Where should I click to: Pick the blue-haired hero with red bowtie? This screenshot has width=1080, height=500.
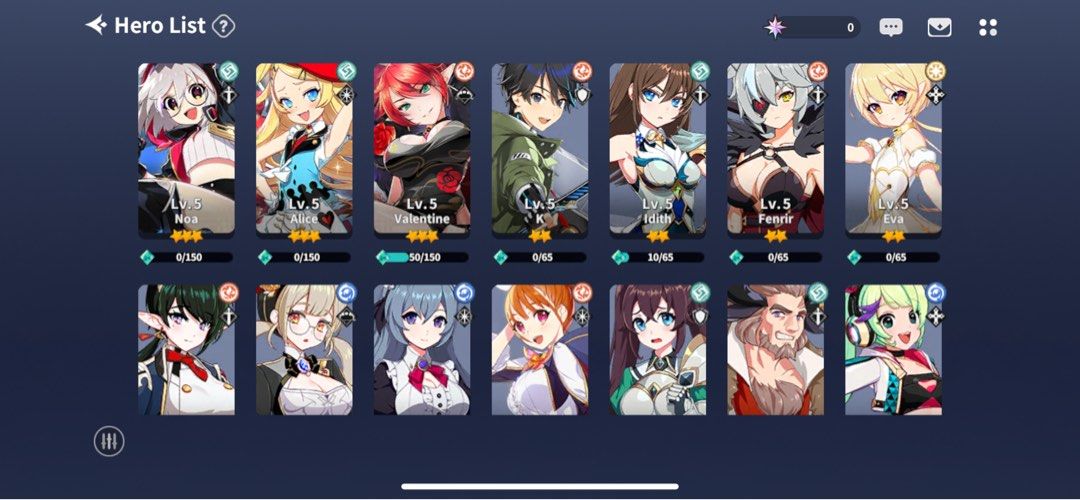coord(422,350)
